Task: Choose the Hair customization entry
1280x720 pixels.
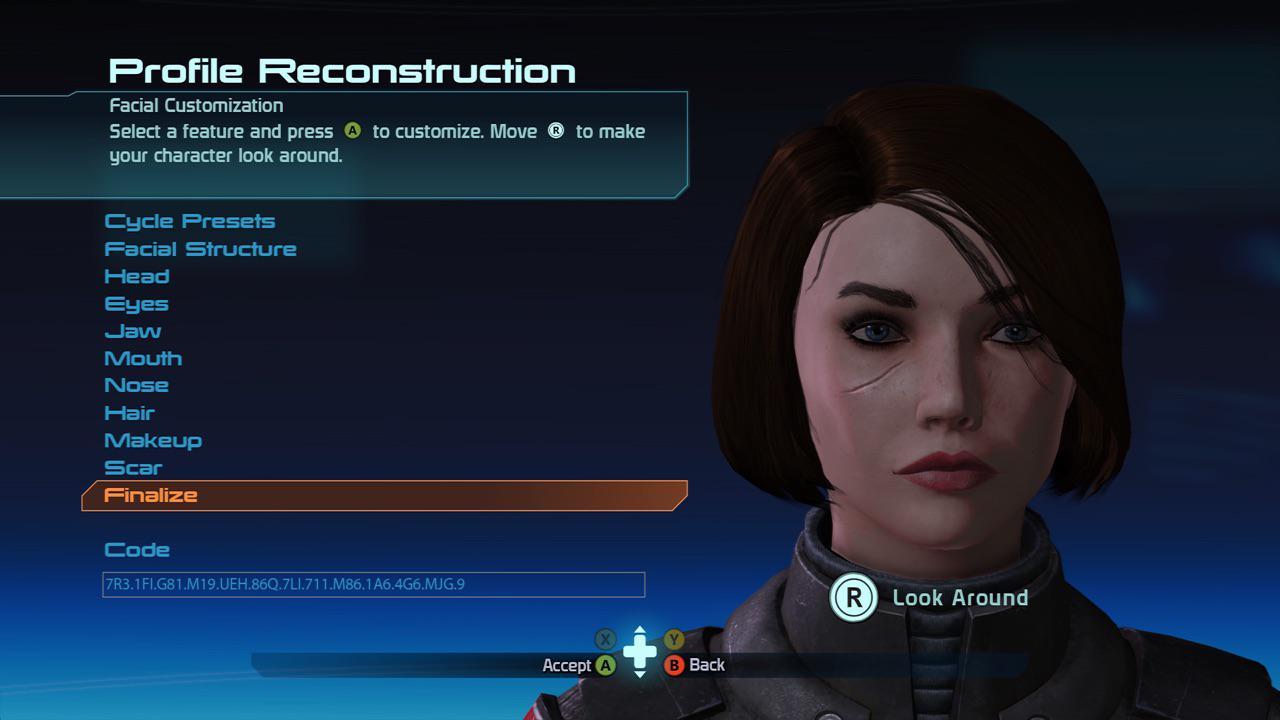Action: click(x=131, y=412)
